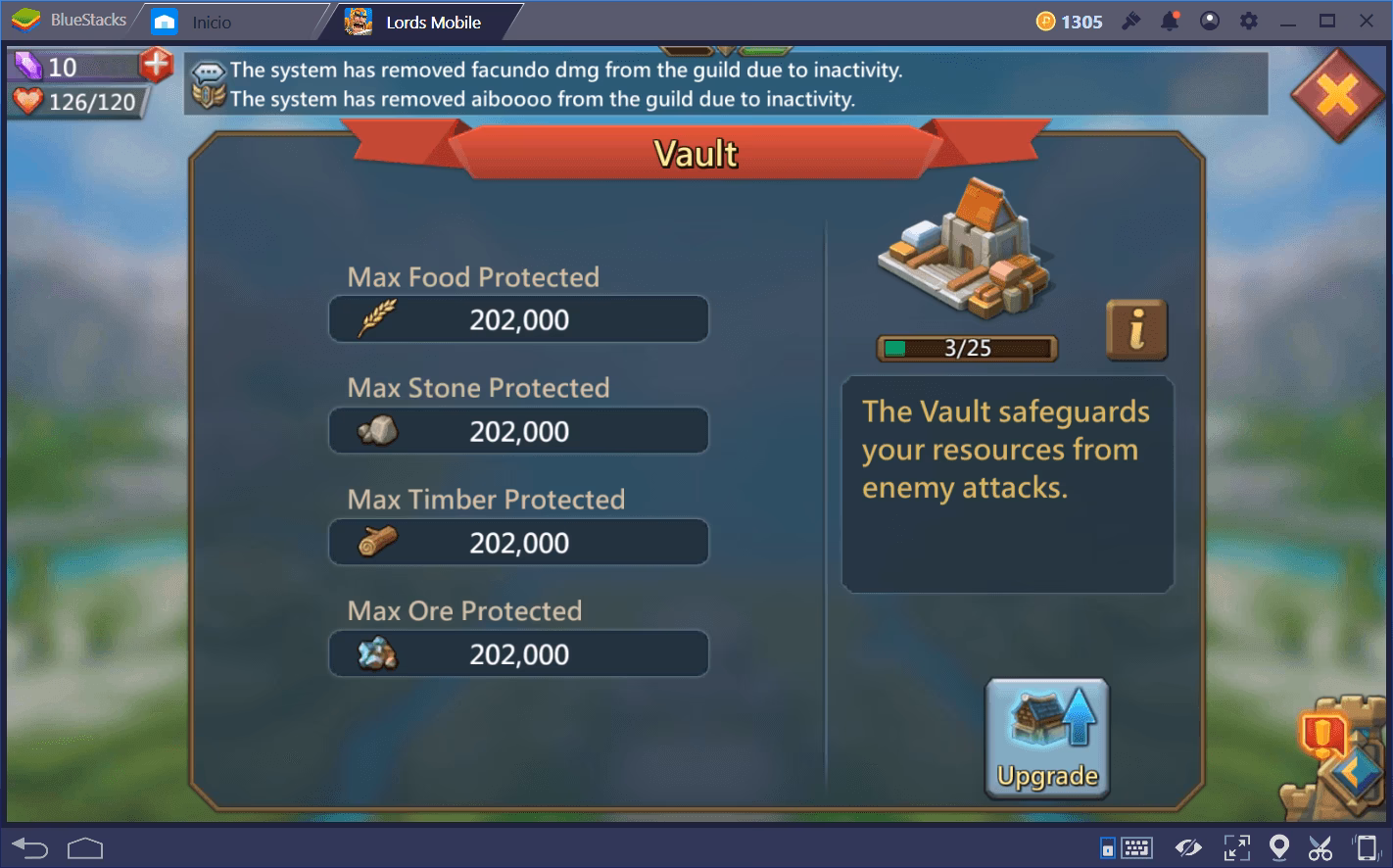Screen dimensions: 1393x868
Task: Toggle the eye icon to hide game controls
Action: 1188,845
